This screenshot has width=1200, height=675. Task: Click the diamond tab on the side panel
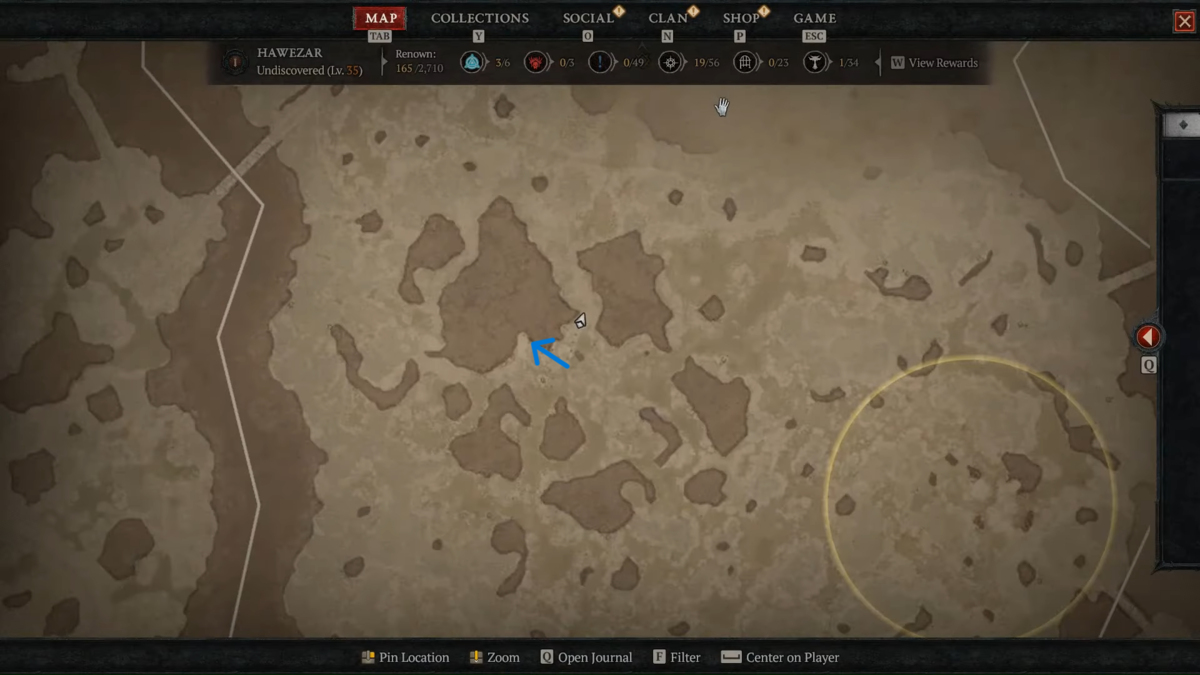click(1183, 125)
